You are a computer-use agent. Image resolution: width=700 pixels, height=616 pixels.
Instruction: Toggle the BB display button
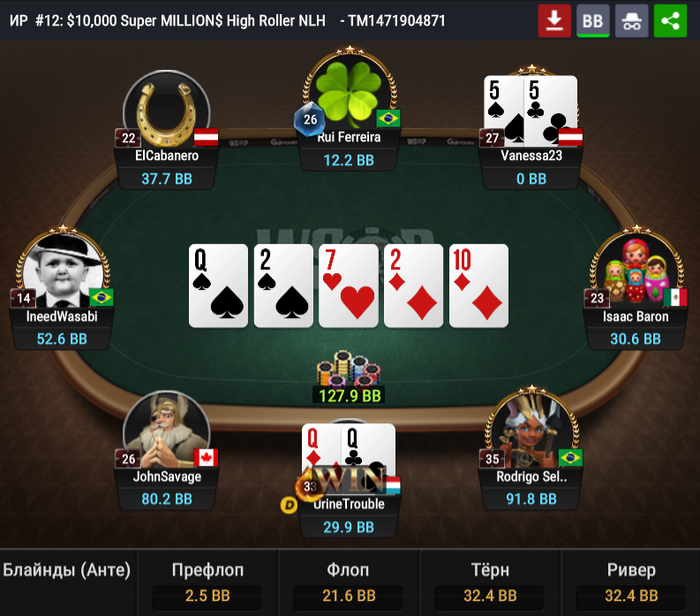click(x=593, y=20)
